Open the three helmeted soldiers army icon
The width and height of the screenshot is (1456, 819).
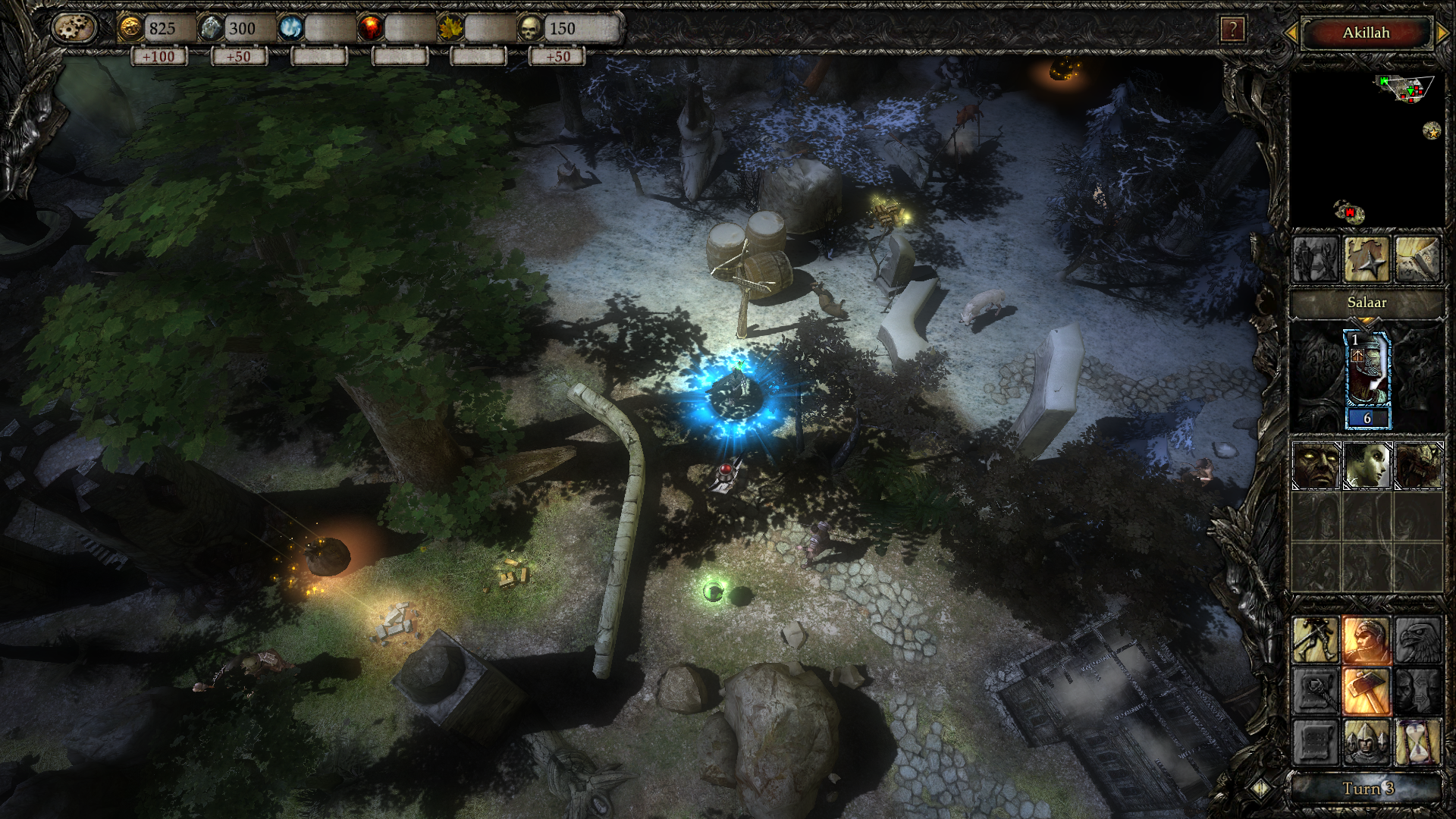point(1367,742)
